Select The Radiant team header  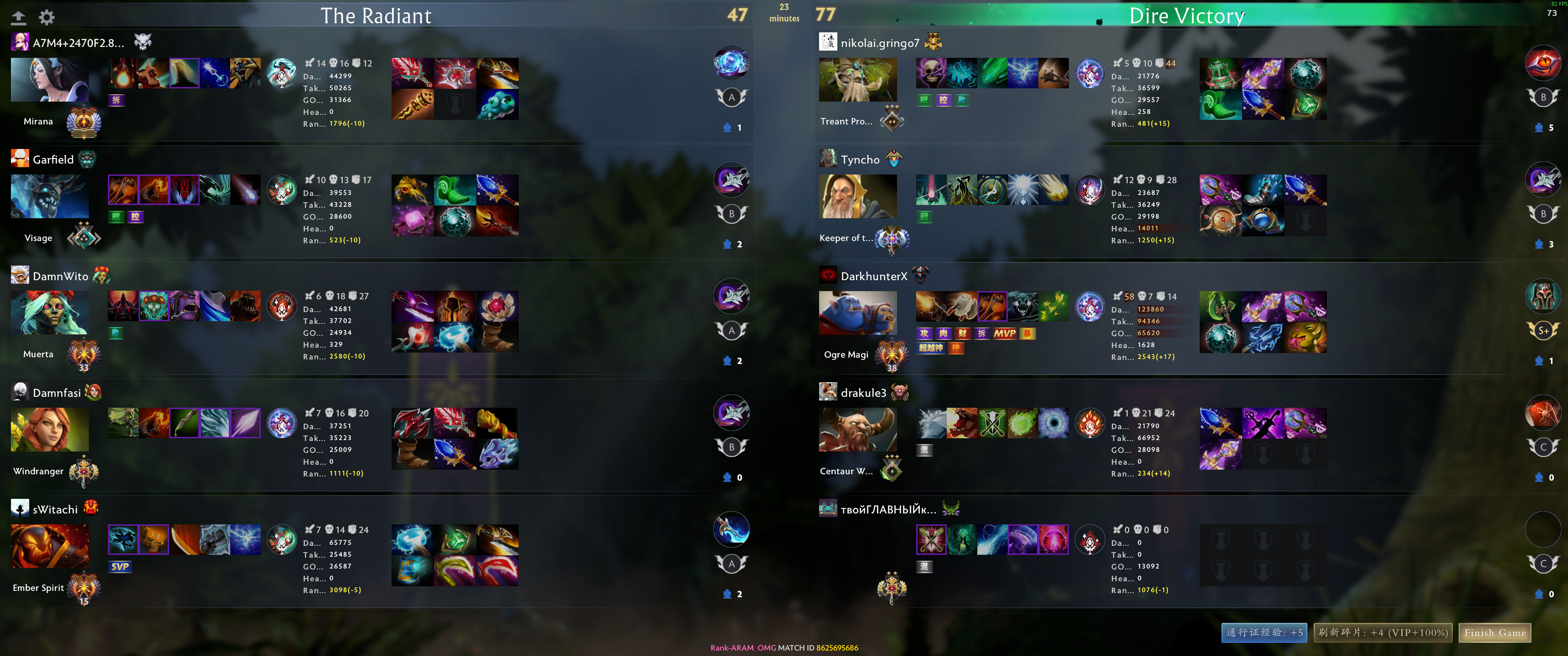pyautogui.click(x=376, y=16)
